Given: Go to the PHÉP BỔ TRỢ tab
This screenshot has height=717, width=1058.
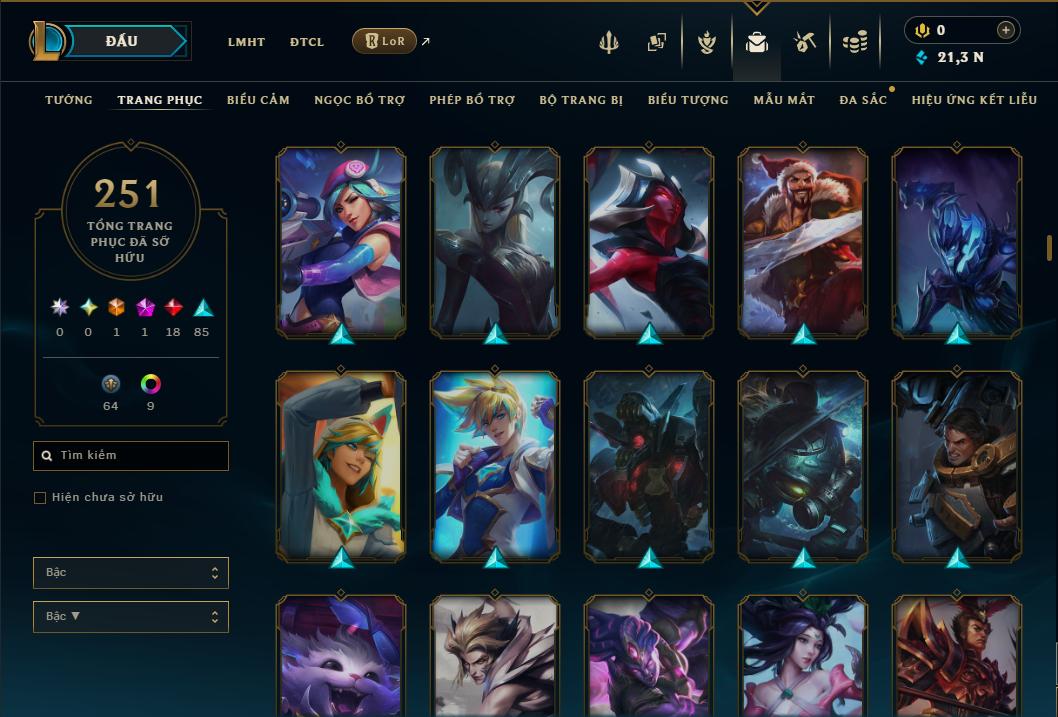Looking at the screenshot, I should pos(472,100).
